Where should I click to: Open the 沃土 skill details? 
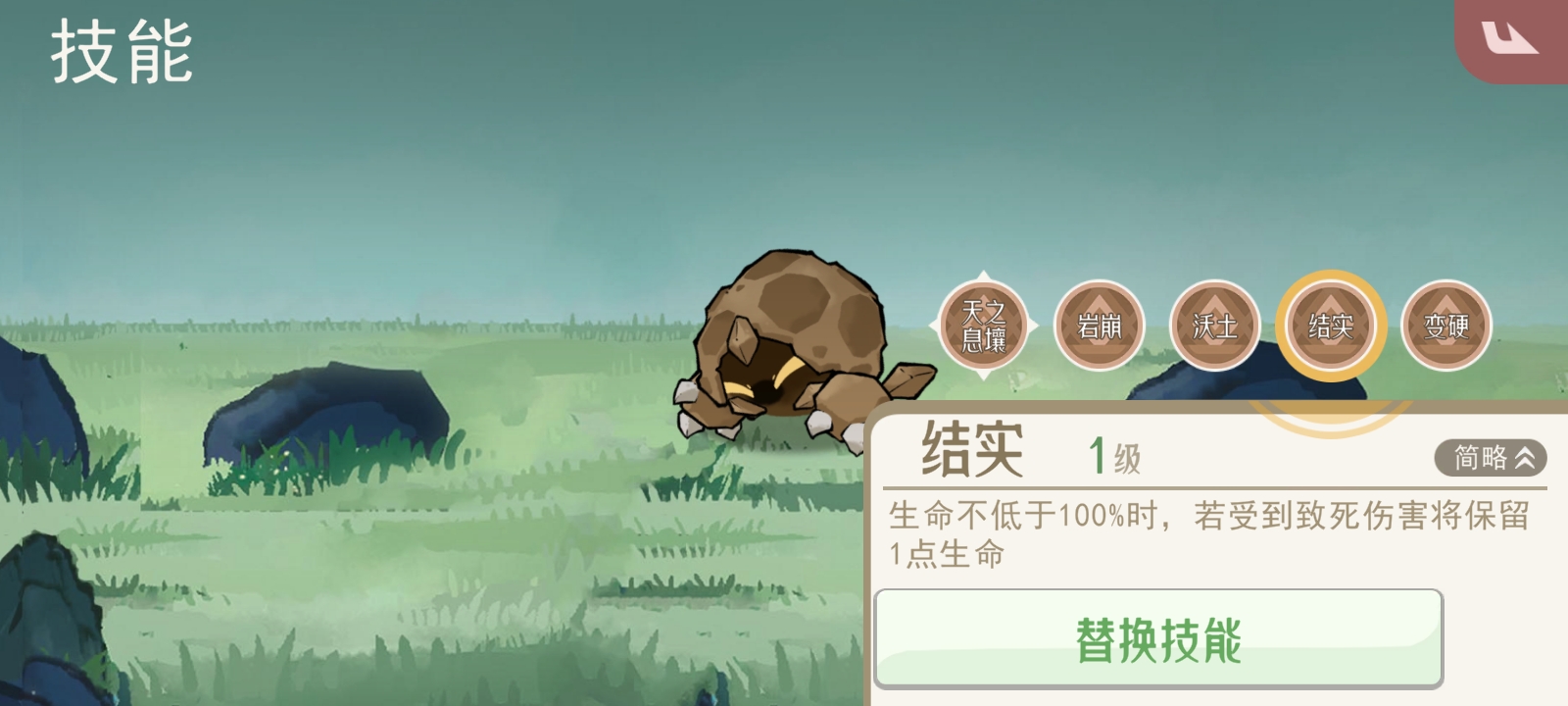pyautogui.click(x=1213, y=326)
